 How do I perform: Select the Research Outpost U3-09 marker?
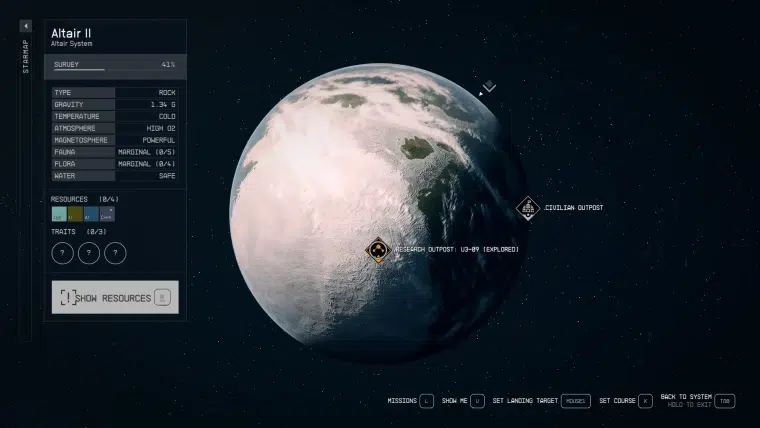pyautogui.click(x=378, y=250)
